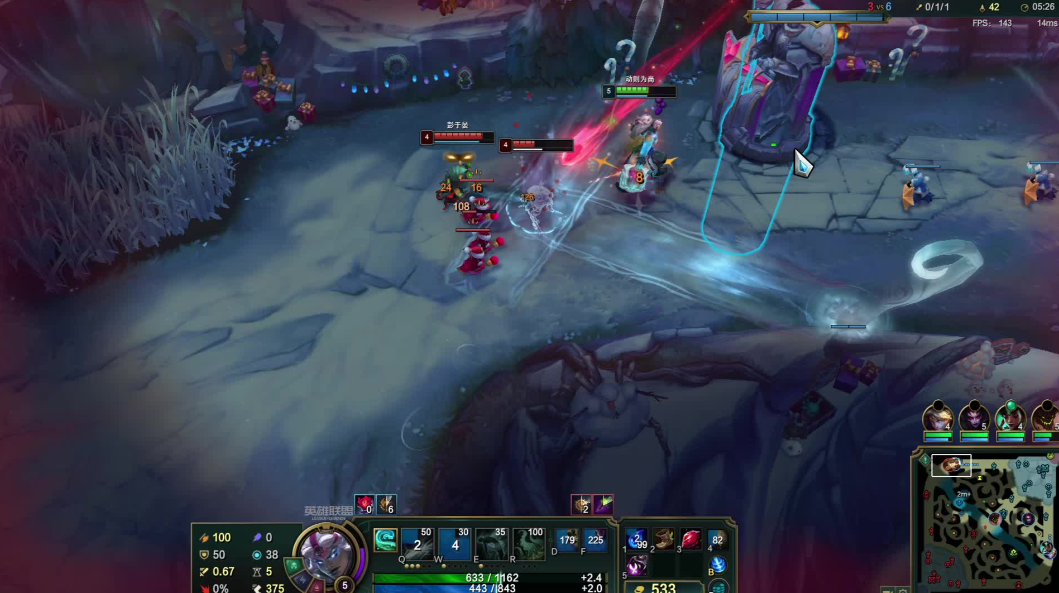This screenshot has width=1059, height=593.
Task: Select the boots item in slot 2
Action: [663, 540]
